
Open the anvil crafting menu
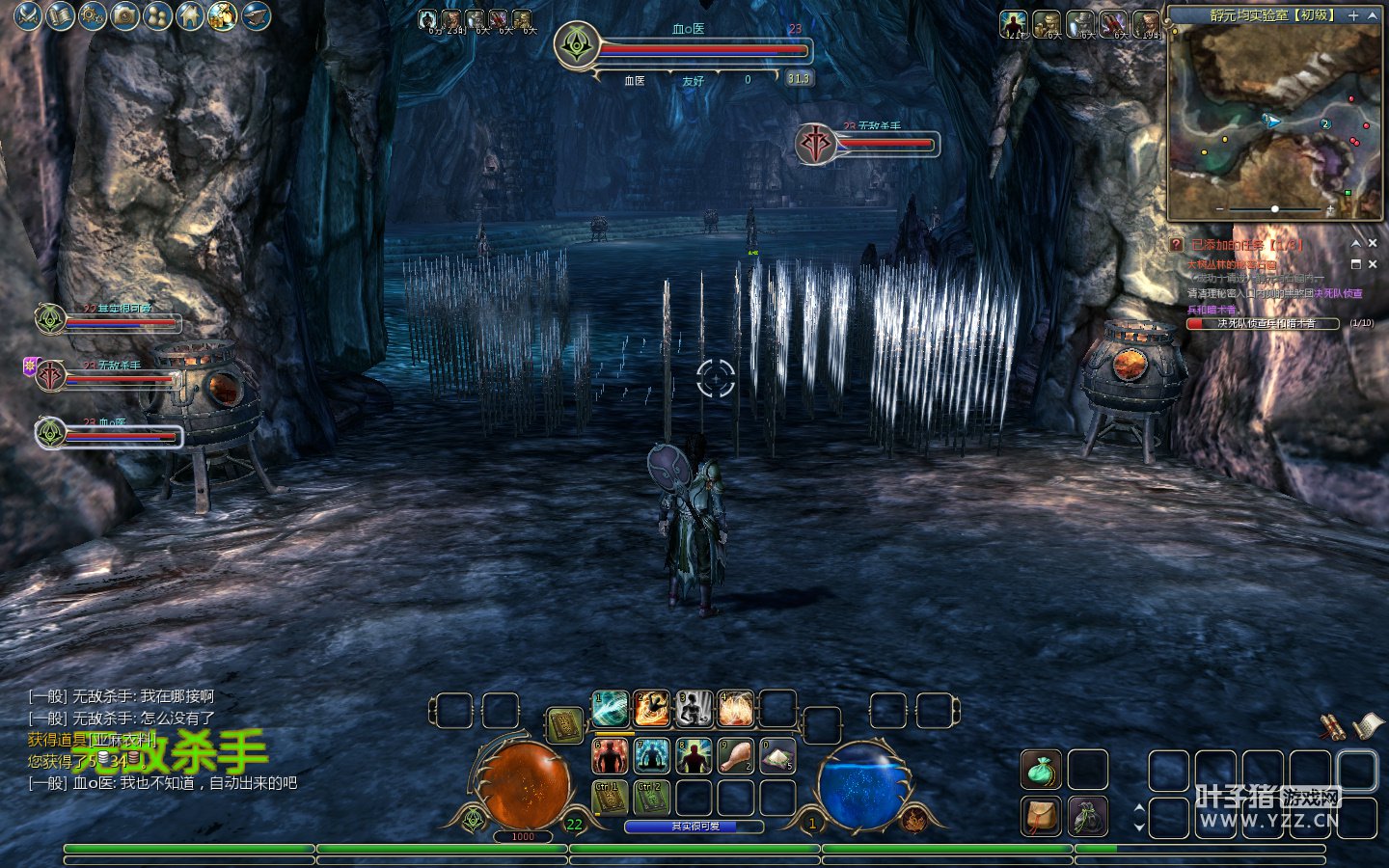(x=256, y=15)
